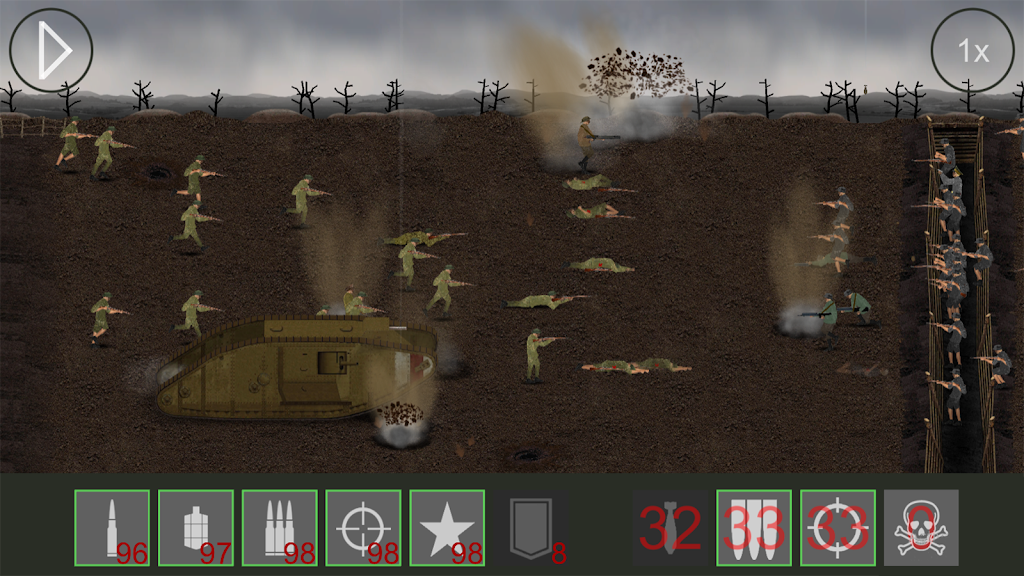1024x576 pixels.
Task: Launch the three-shell artillery barrage
Action: (x=754, y=527)
